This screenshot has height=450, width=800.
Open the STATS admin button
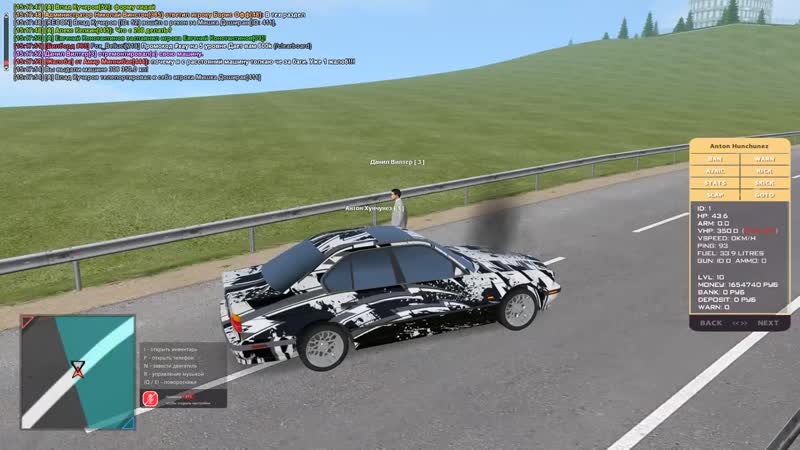(715, 183)
